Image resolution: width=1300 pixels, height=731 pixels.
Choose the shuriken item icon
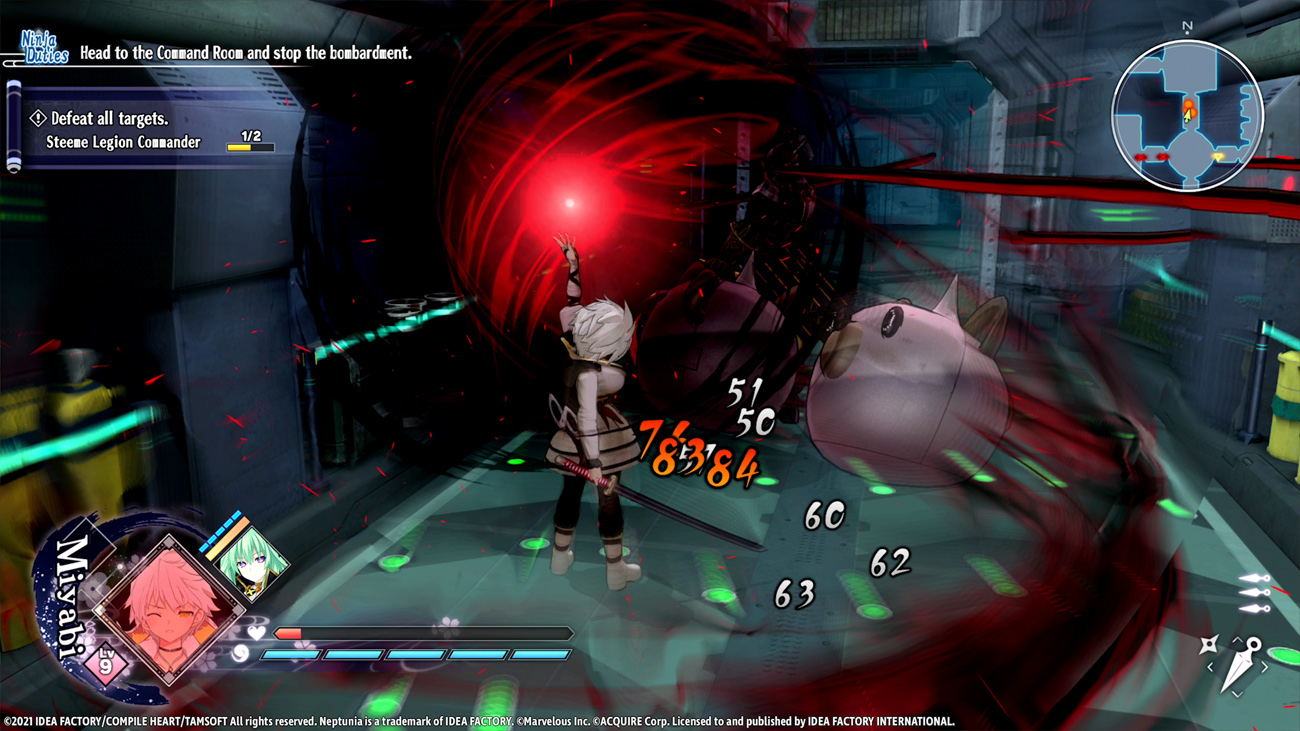coord(1210,645)
